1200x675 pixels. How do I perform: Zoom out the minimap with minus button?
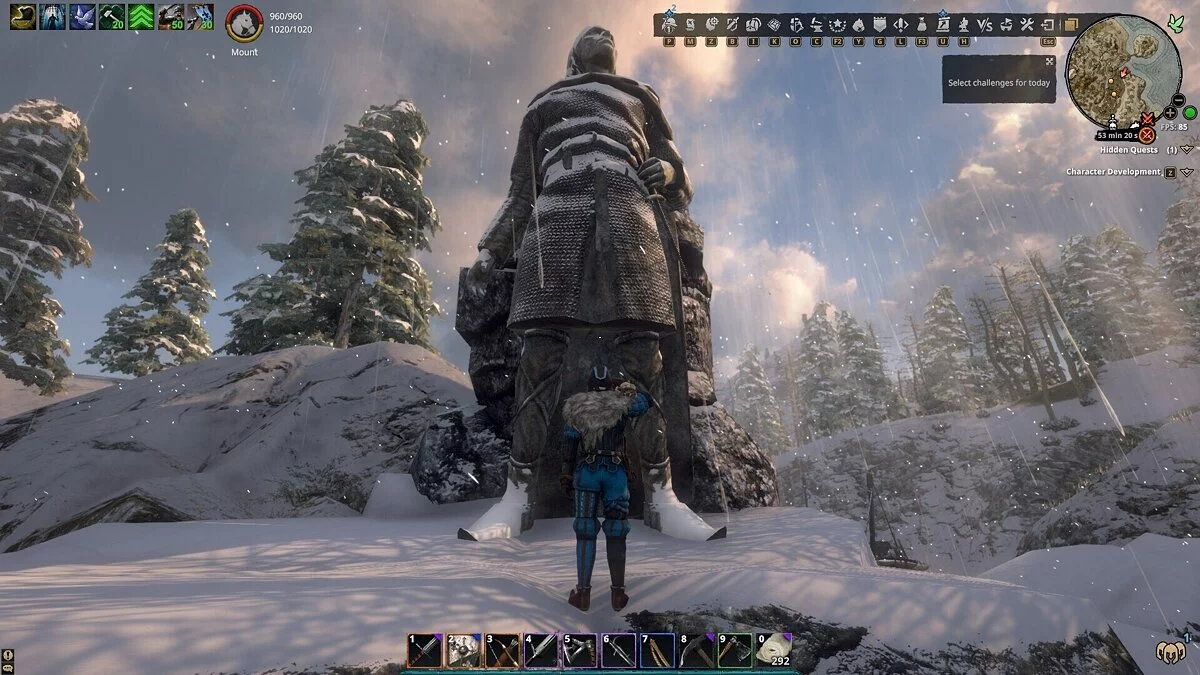(x=1179, y=101)
